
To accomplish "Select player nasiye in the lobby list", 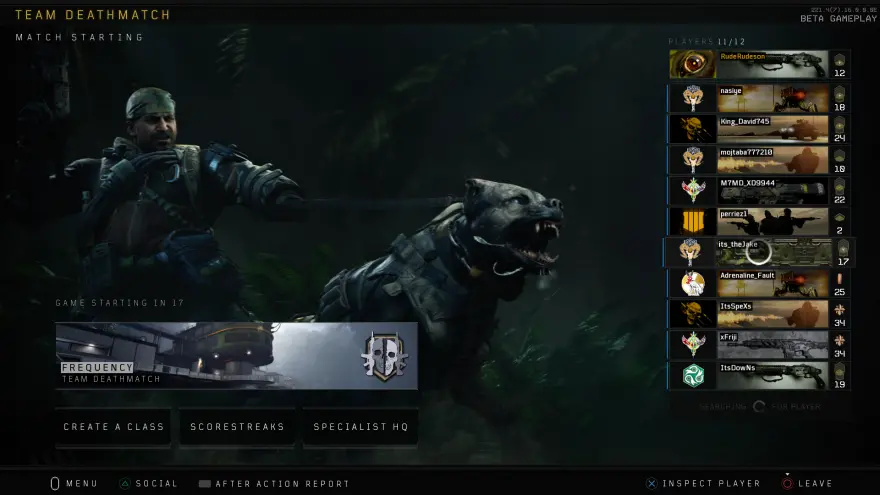I will tap(760, 98).
